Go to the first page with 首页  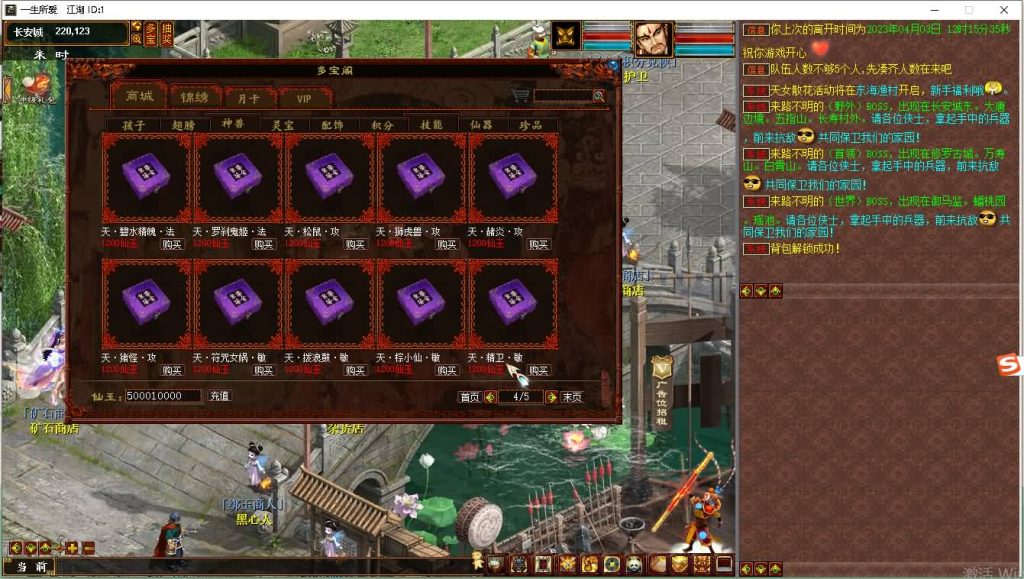pyautogui.click(x=469, y=397)
